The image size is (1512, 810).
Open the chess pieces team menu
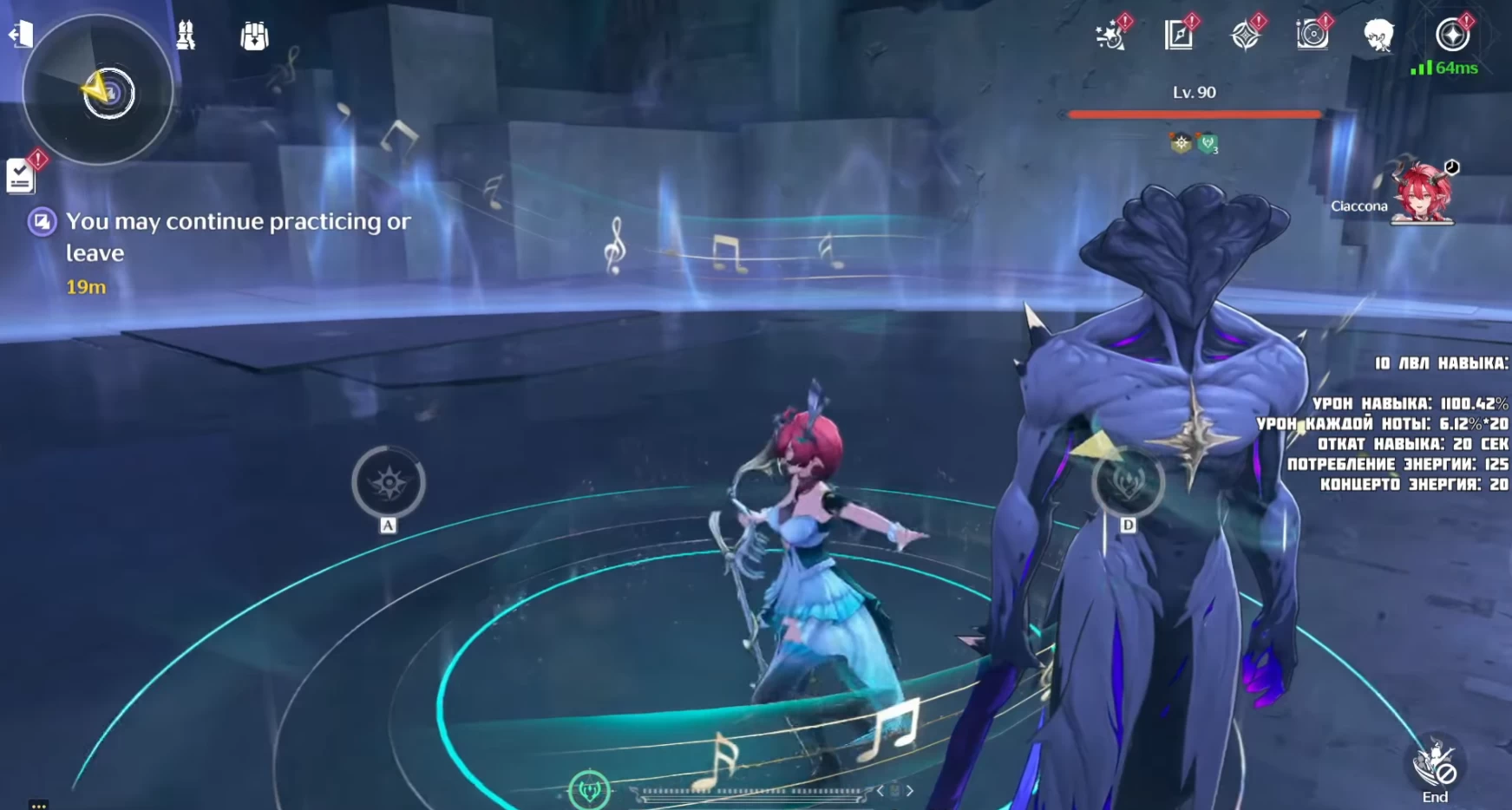(x=186, y=36)
